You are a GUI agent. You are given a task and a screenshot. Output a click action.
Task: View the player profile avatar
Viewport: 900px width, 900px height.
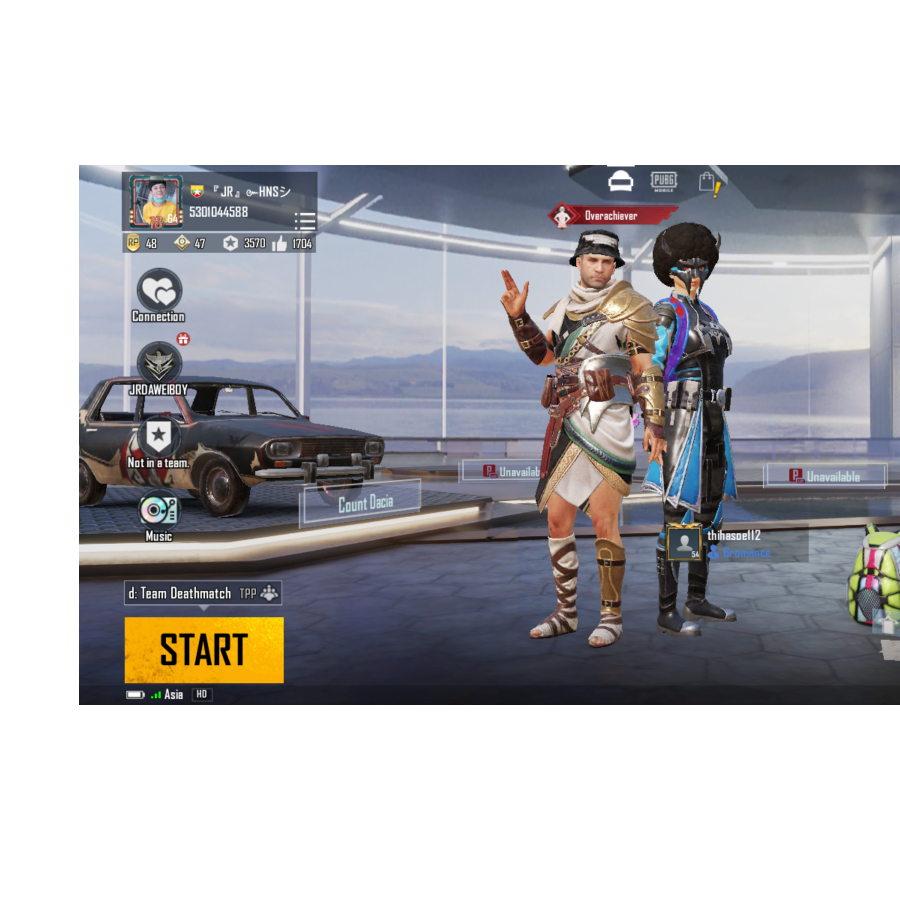[155, 202]
